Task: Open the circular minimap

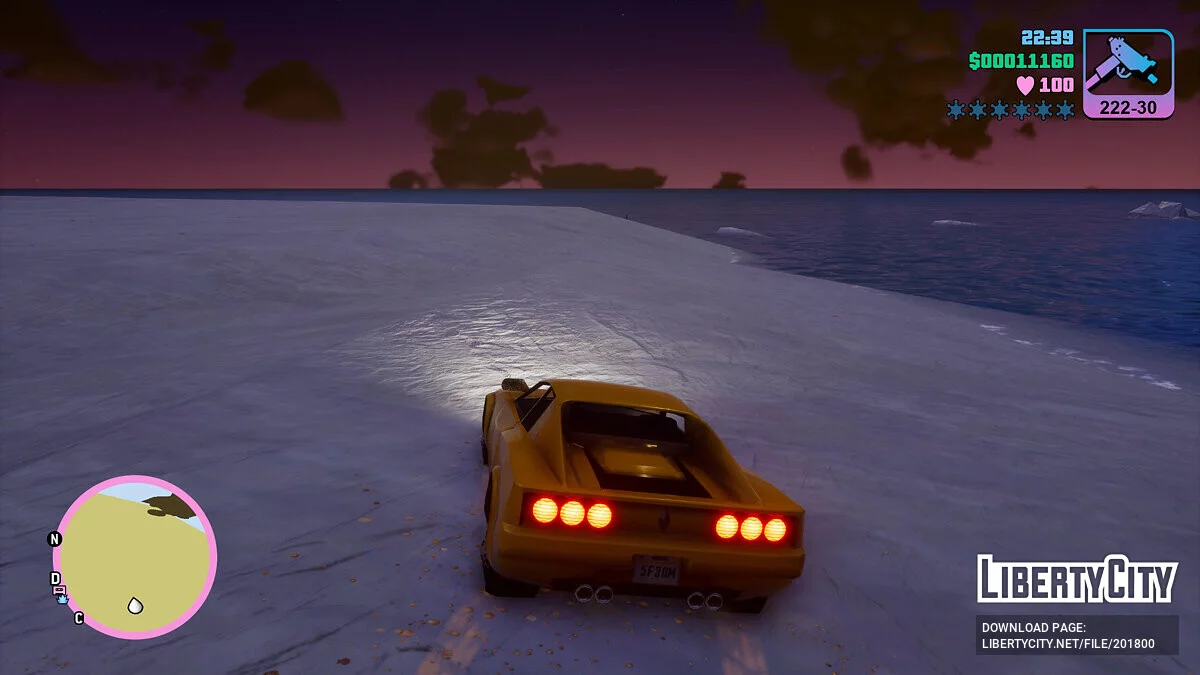Action: pyautogui.click(x=134, y=557)
